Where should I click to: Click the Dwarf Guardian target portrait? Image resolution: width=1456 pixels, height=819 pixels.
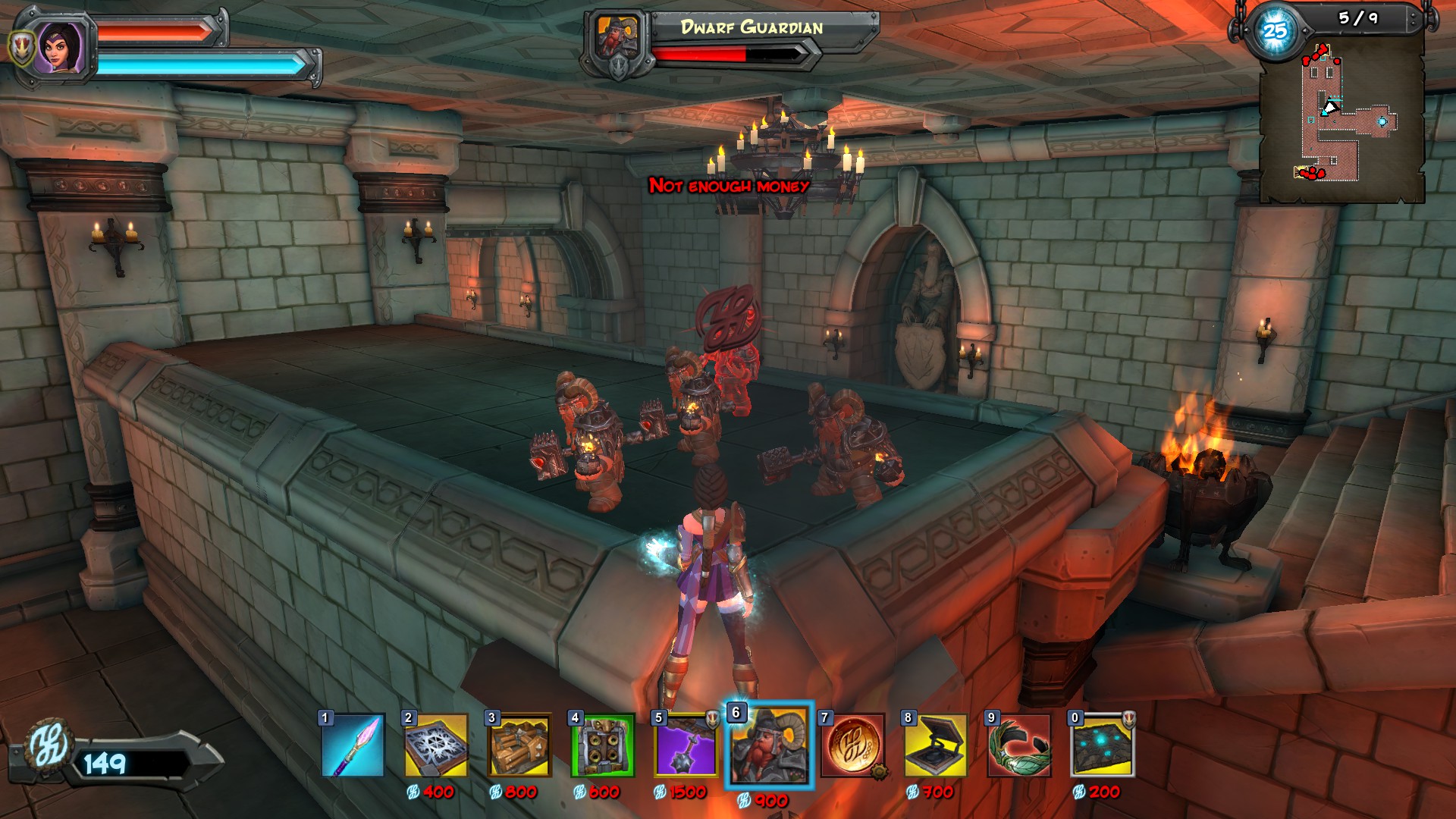tap(620, 41)
